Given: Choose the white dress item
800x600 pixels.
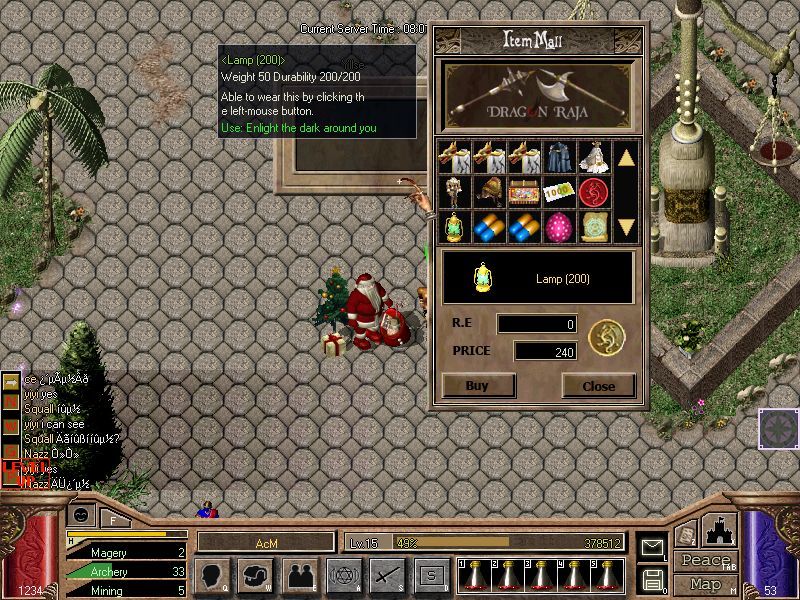Looking at the screenshot, I should coord(593,157).
